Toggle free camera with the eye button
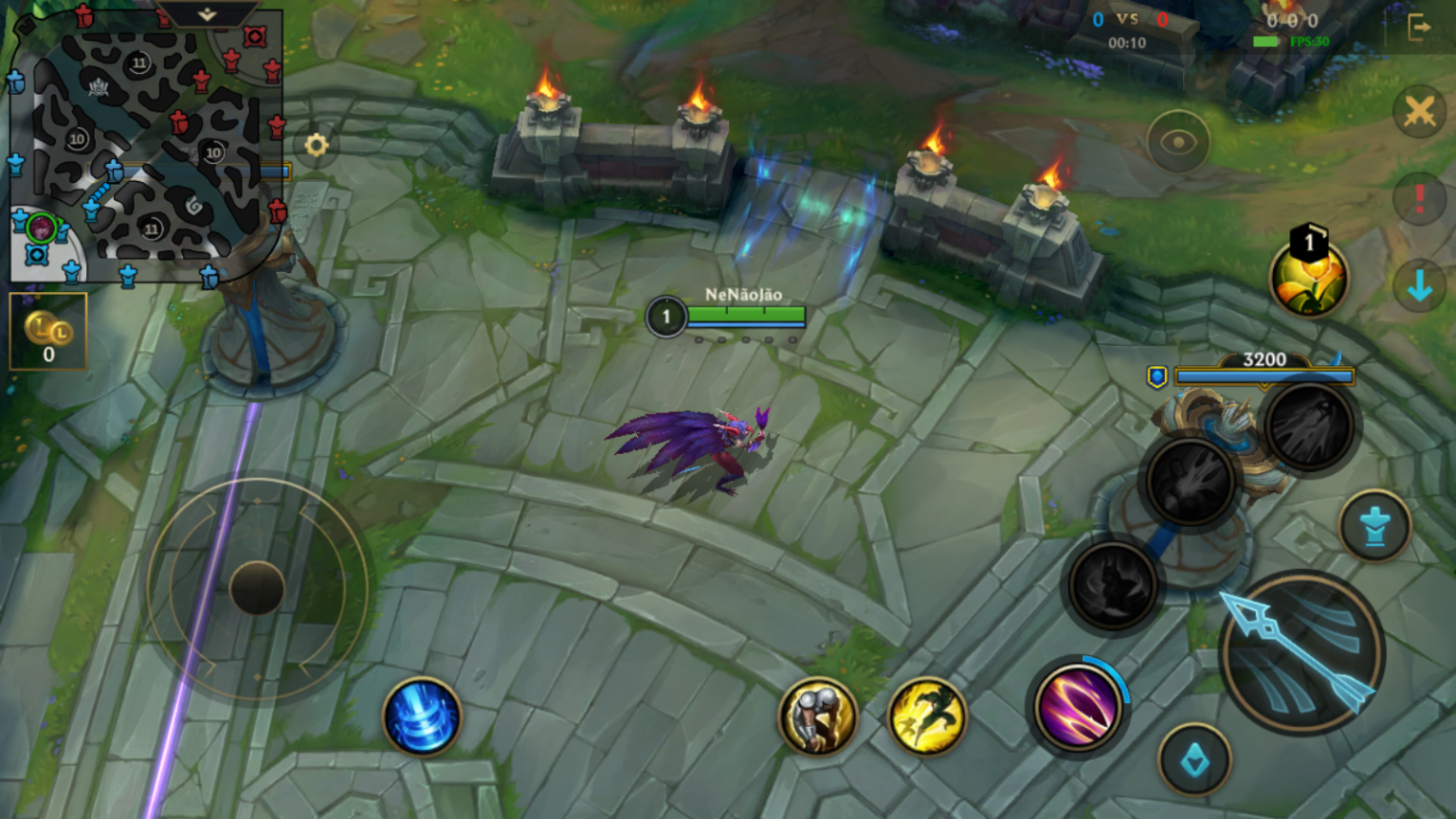Viewport: 1456px width, 819px height. coord(1177,141)
